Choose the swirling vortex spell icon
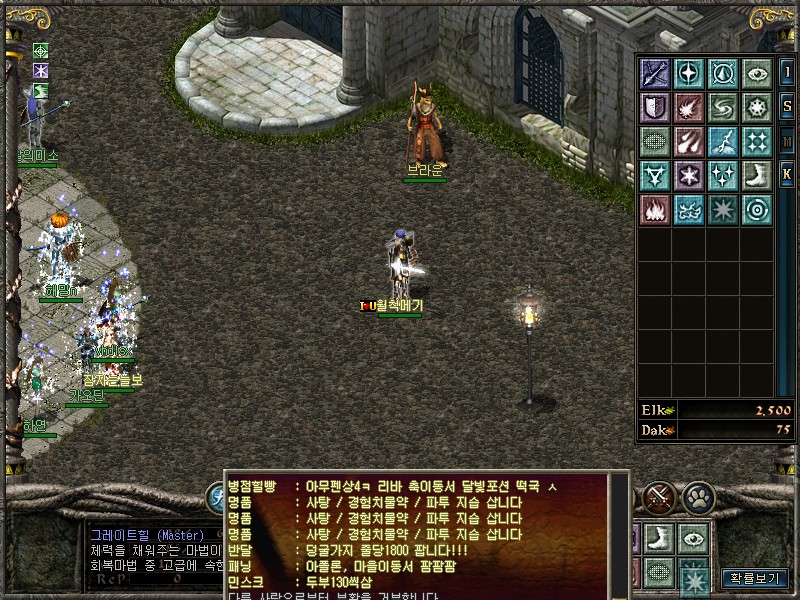The image size is (800, 600). [x=723, y=107]
